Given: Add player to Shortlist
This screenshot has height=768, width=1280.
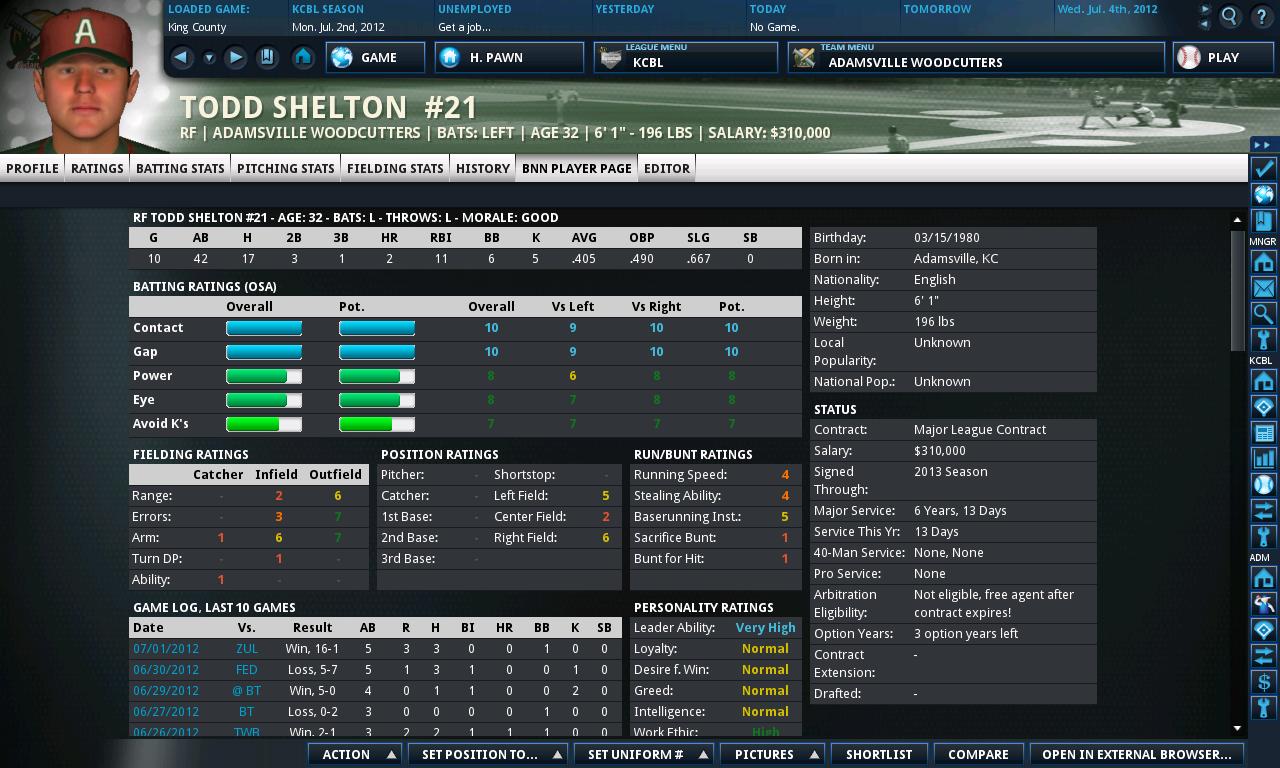Looking at the screenshot, I should point(879,754).
